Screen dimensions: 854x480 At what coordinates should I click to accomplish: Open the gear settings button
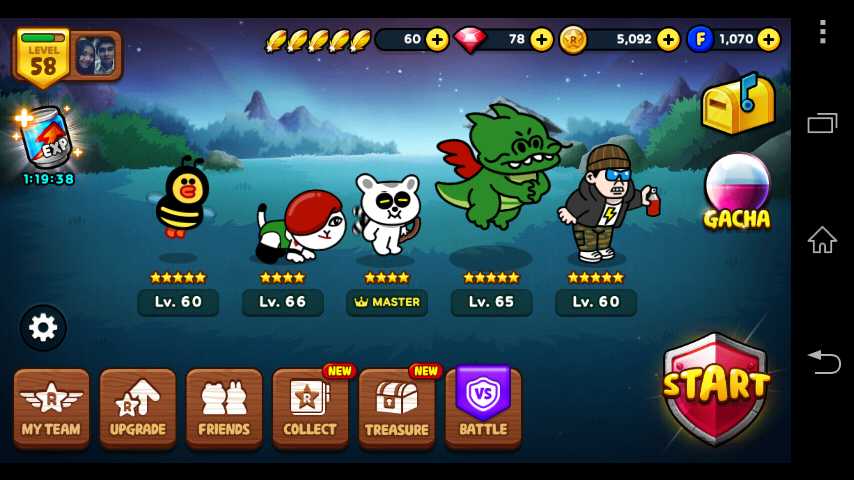[x=43, y=327]
